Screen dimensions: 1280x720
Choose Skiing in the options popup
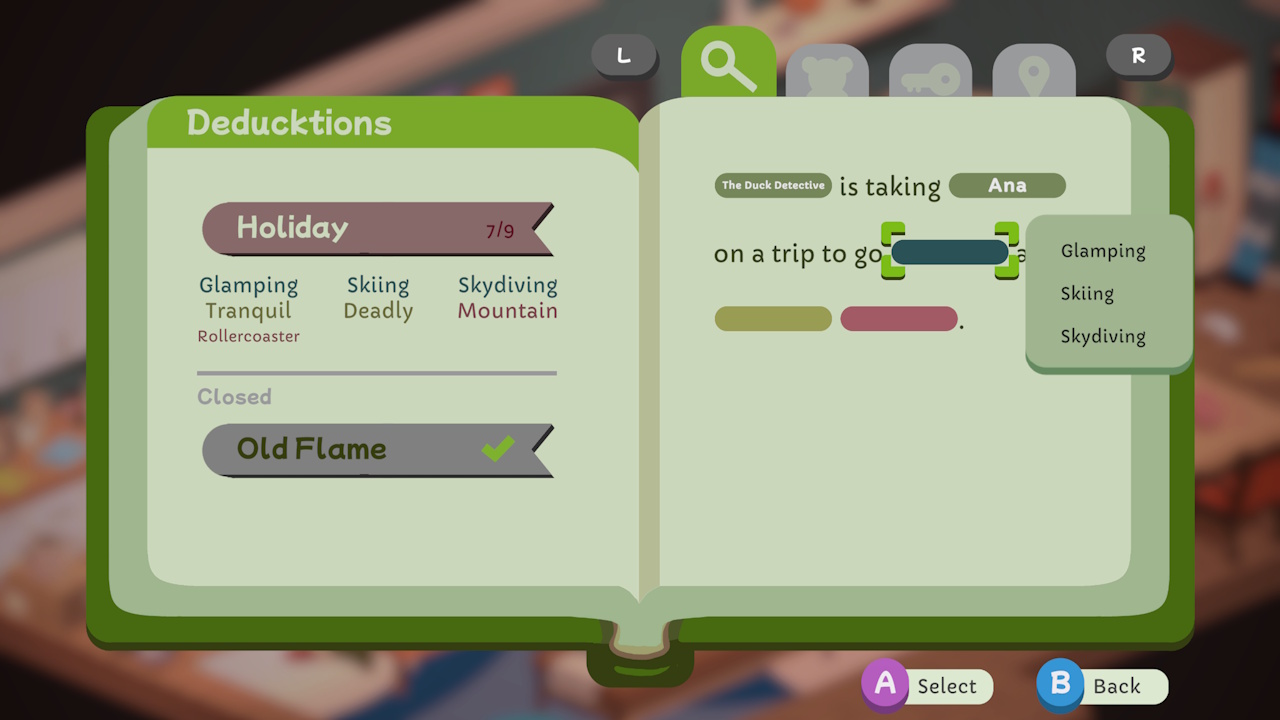(x=1087, y=293)
